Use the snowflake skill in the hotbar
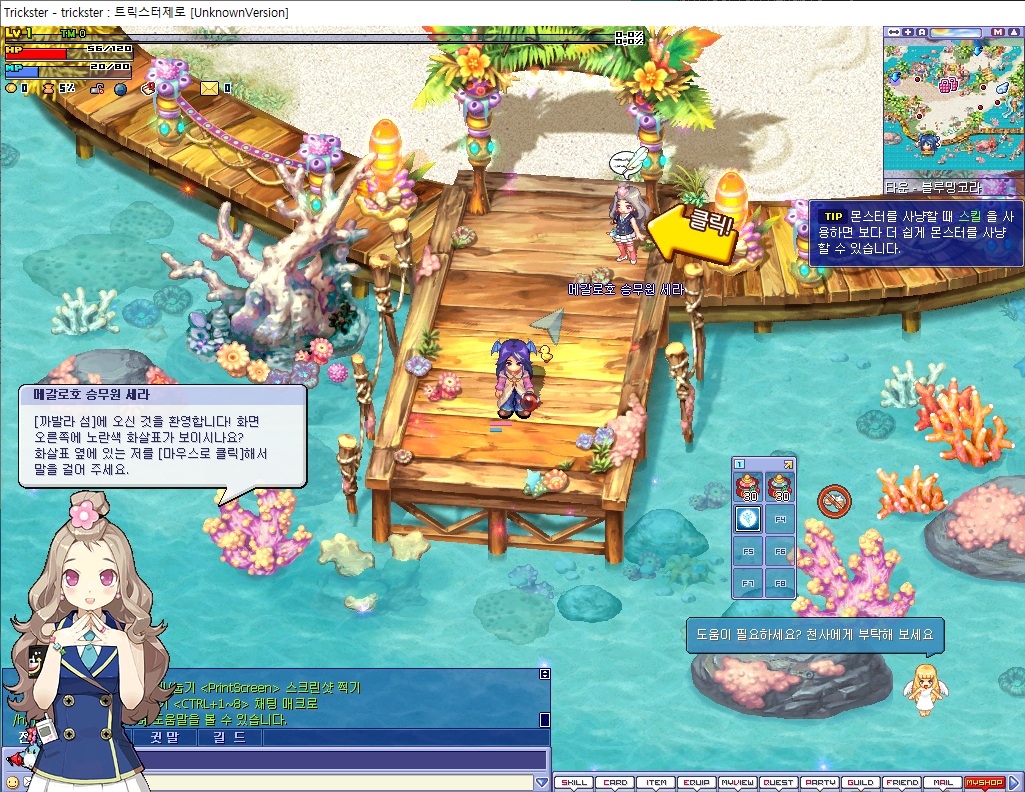The width and height of the screenshot is (1025, 792). point(748,519)
